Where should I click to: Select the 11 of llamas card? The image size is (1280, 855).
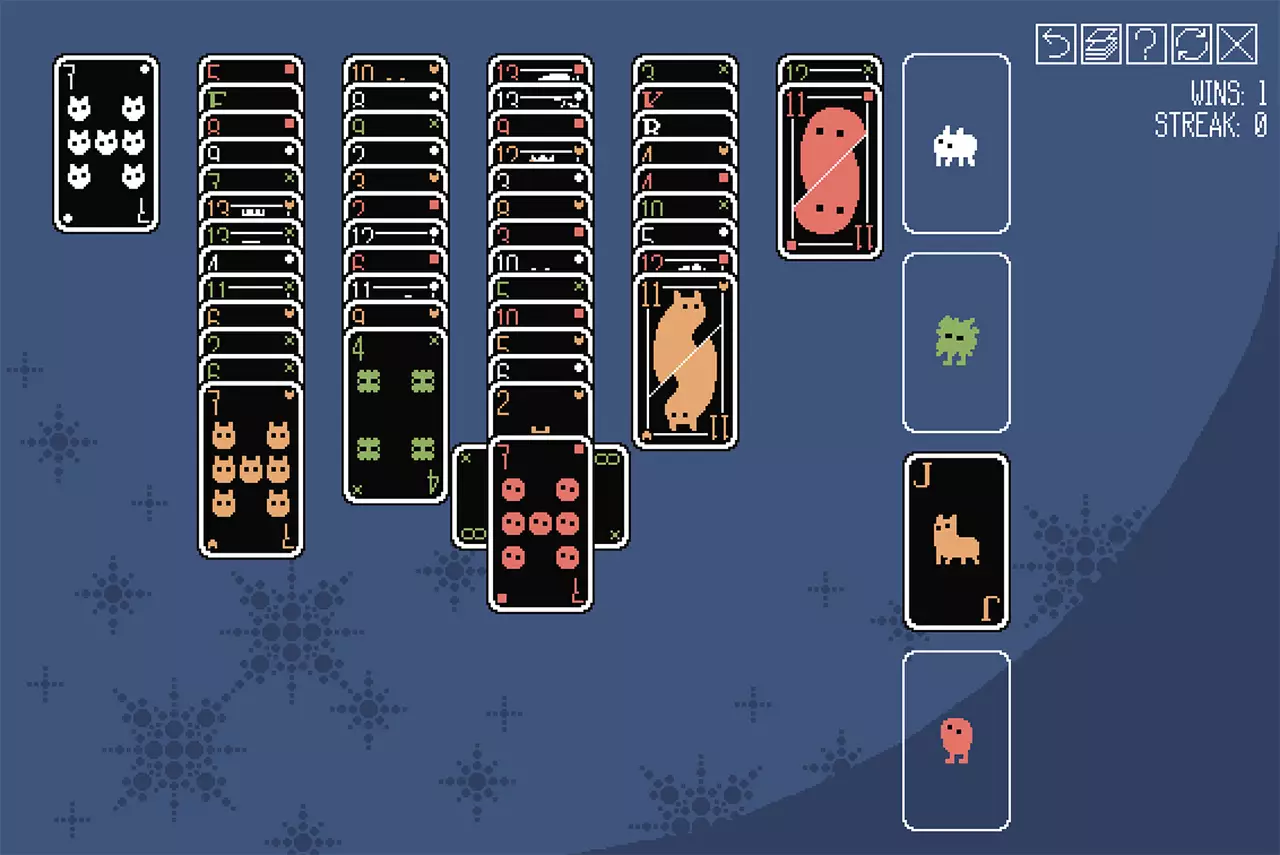(x=686, y=360)
